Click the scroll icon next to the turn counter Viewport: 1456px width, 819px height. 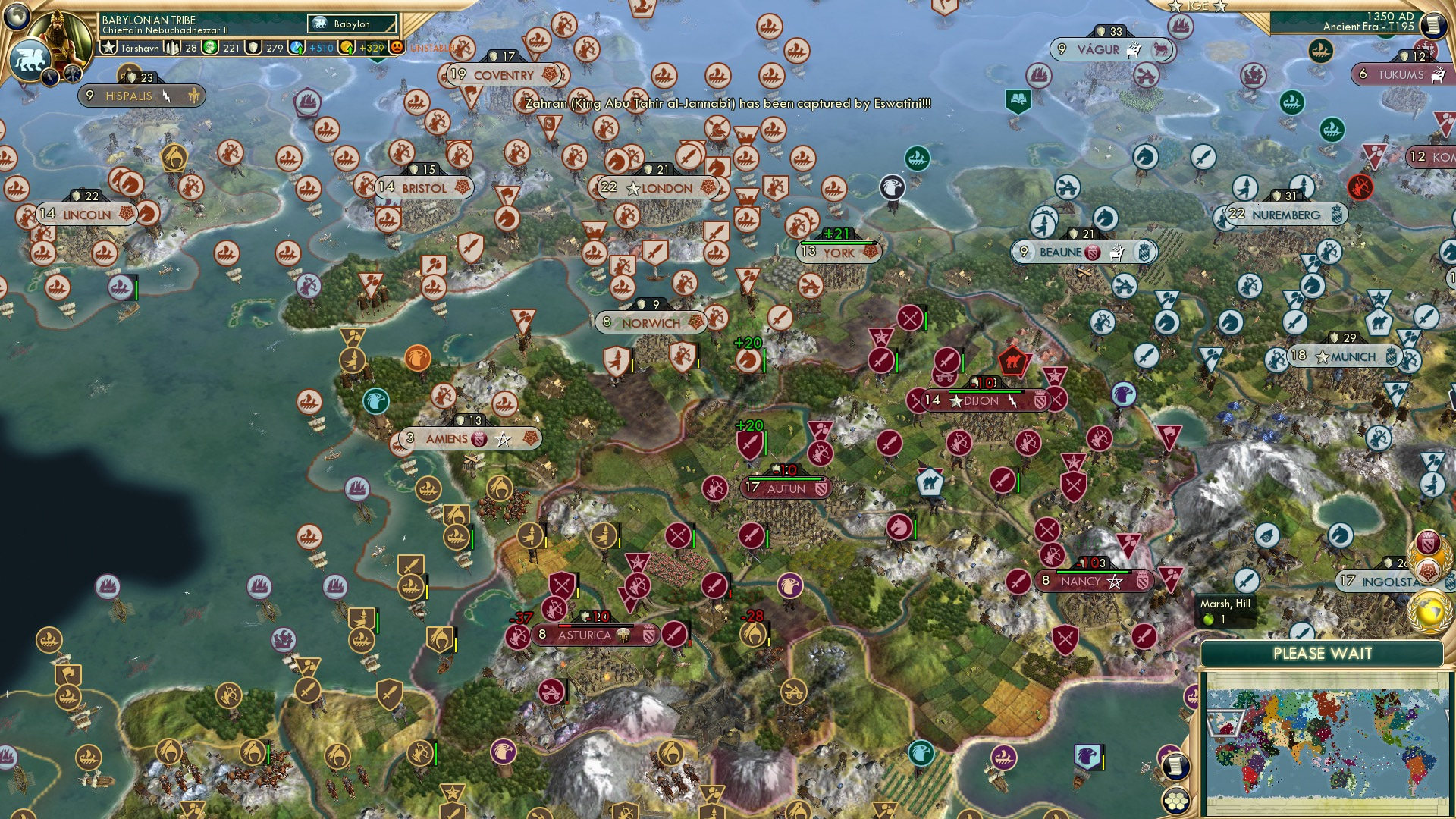[1433, 24]
